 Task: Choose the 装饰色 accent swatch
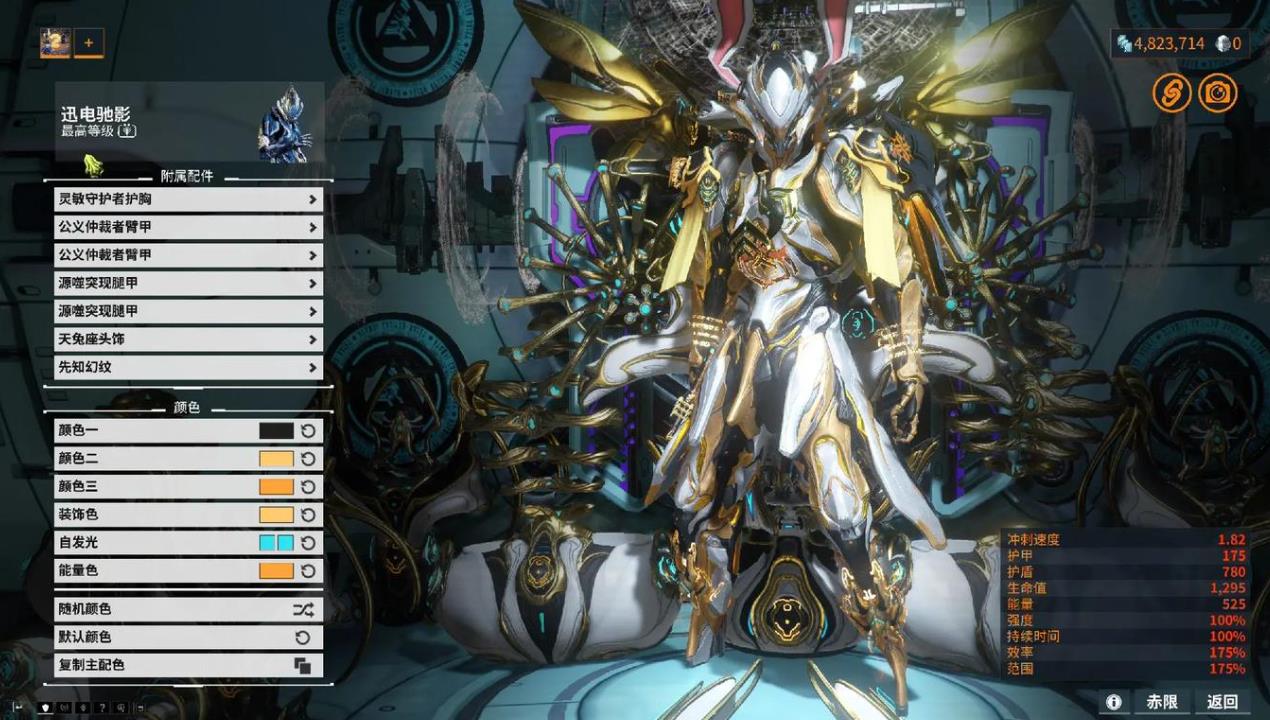276,515
